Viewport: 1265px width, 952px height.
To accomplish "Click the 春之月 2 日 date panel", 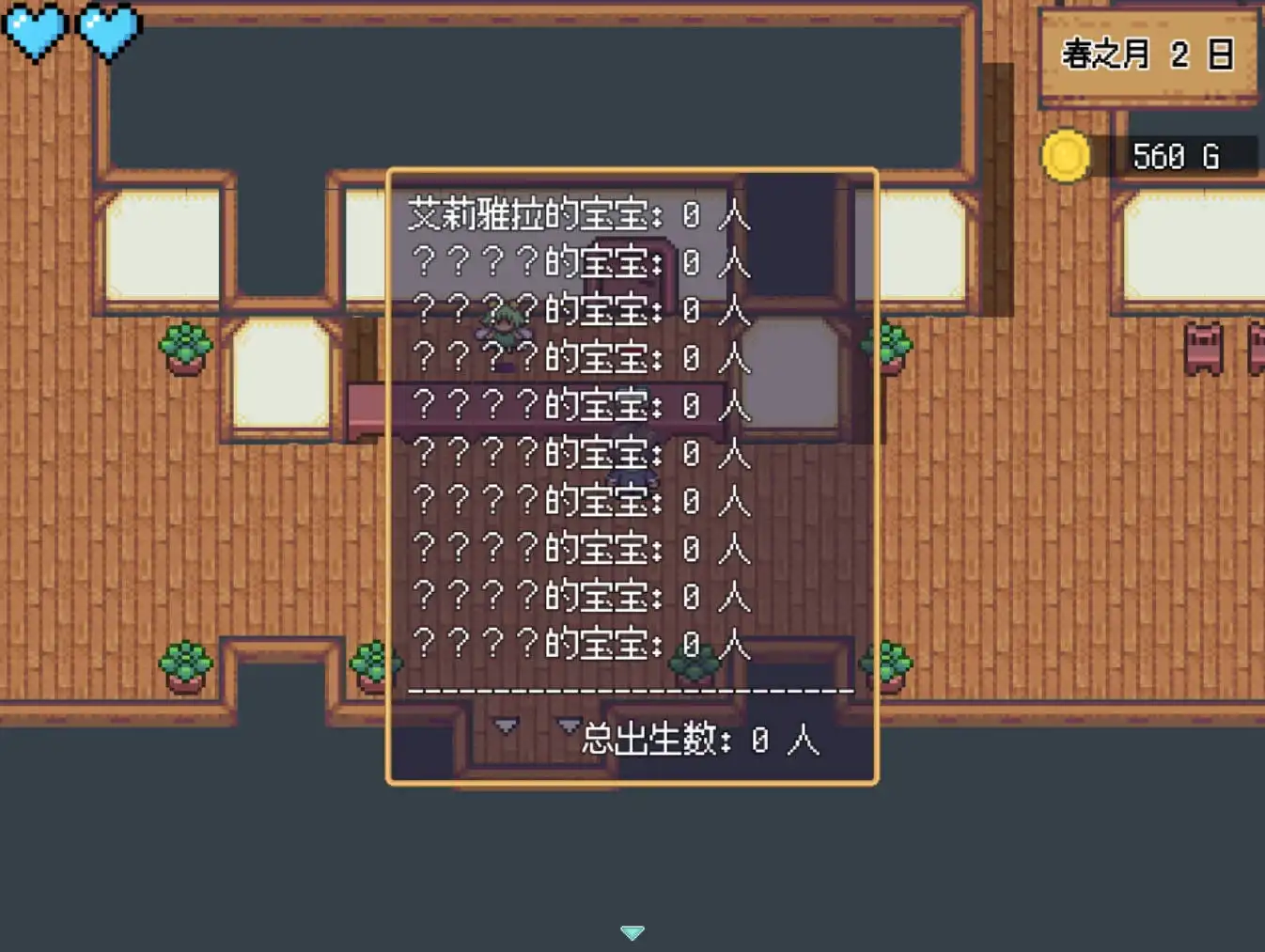I will pyautogui.click(x=1148, y=55).
